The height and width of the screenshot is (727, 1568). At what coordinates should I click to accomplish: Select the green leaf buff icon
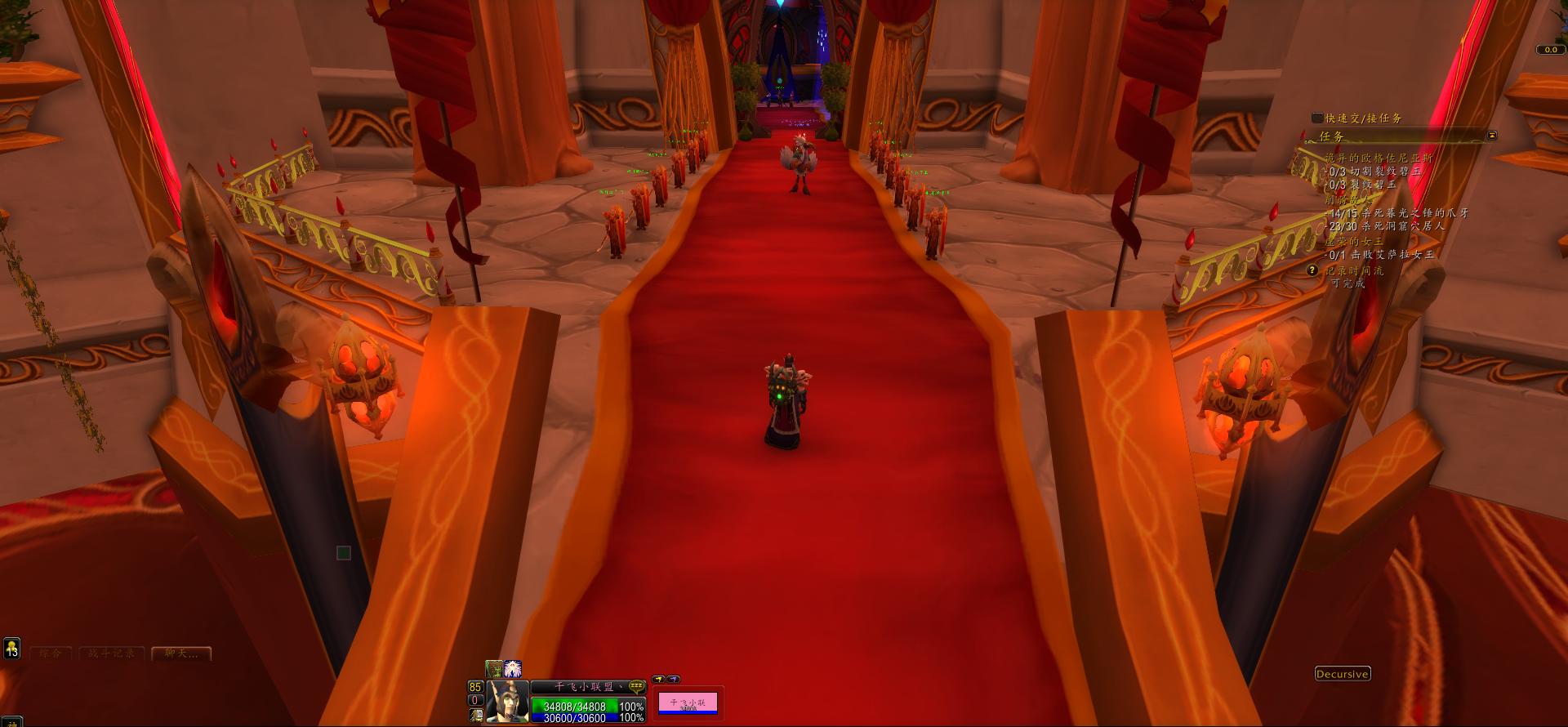[x=494, y=670]
